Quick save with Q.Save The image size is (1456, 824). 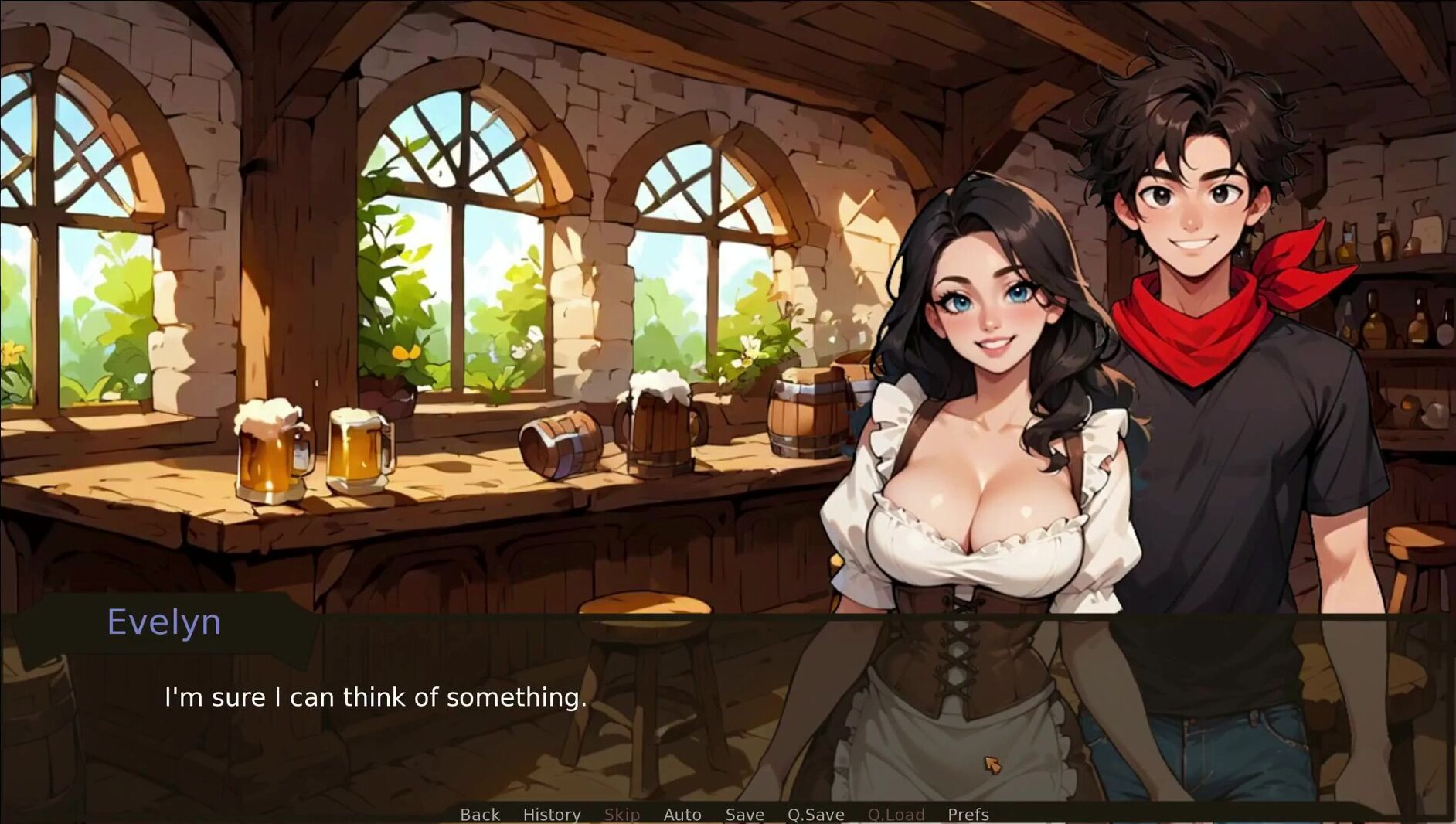pos(815,814)
